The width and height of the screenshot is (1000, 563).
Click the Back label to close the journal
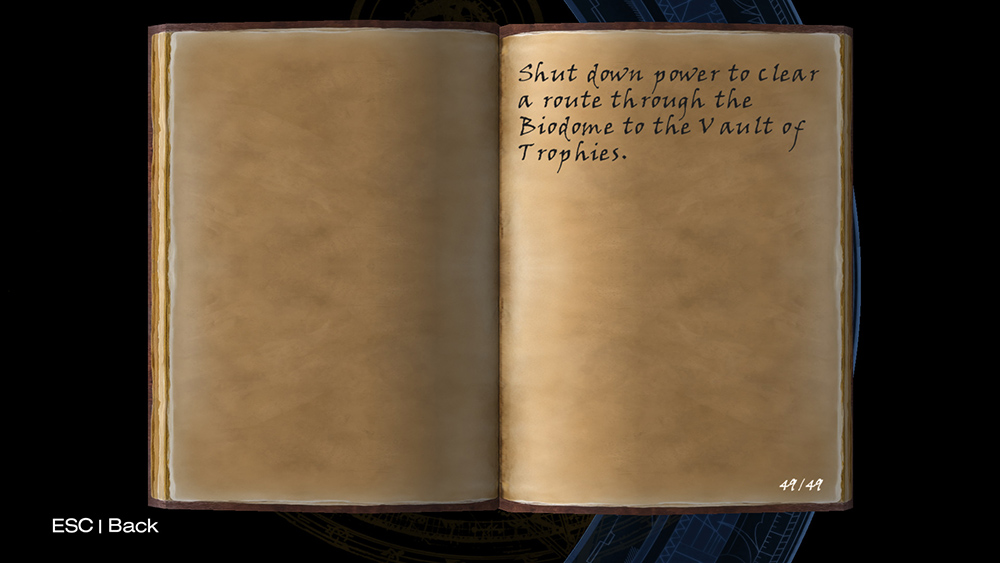(x=132, y=525)
